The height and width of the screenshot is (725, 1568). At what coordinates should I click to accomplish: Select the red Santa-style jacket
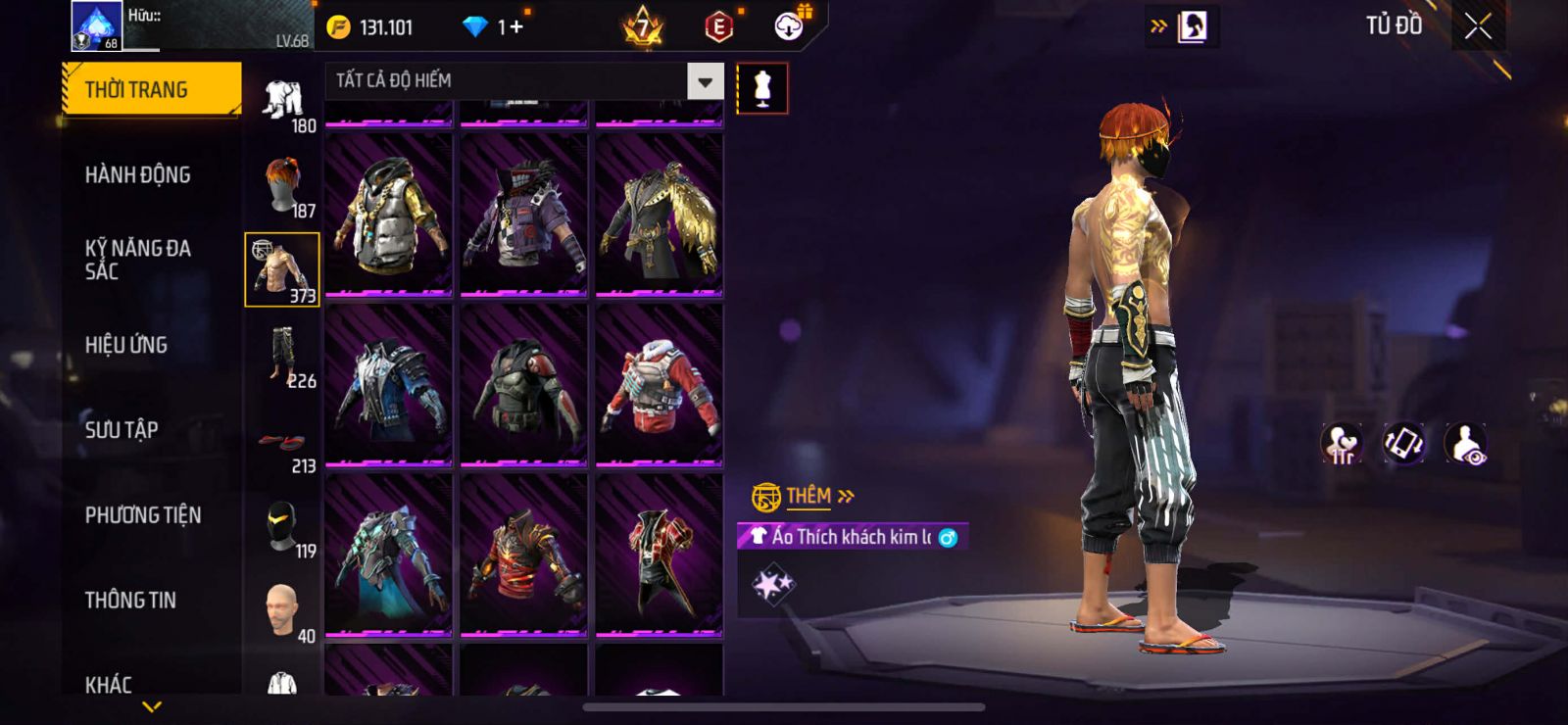659,385
